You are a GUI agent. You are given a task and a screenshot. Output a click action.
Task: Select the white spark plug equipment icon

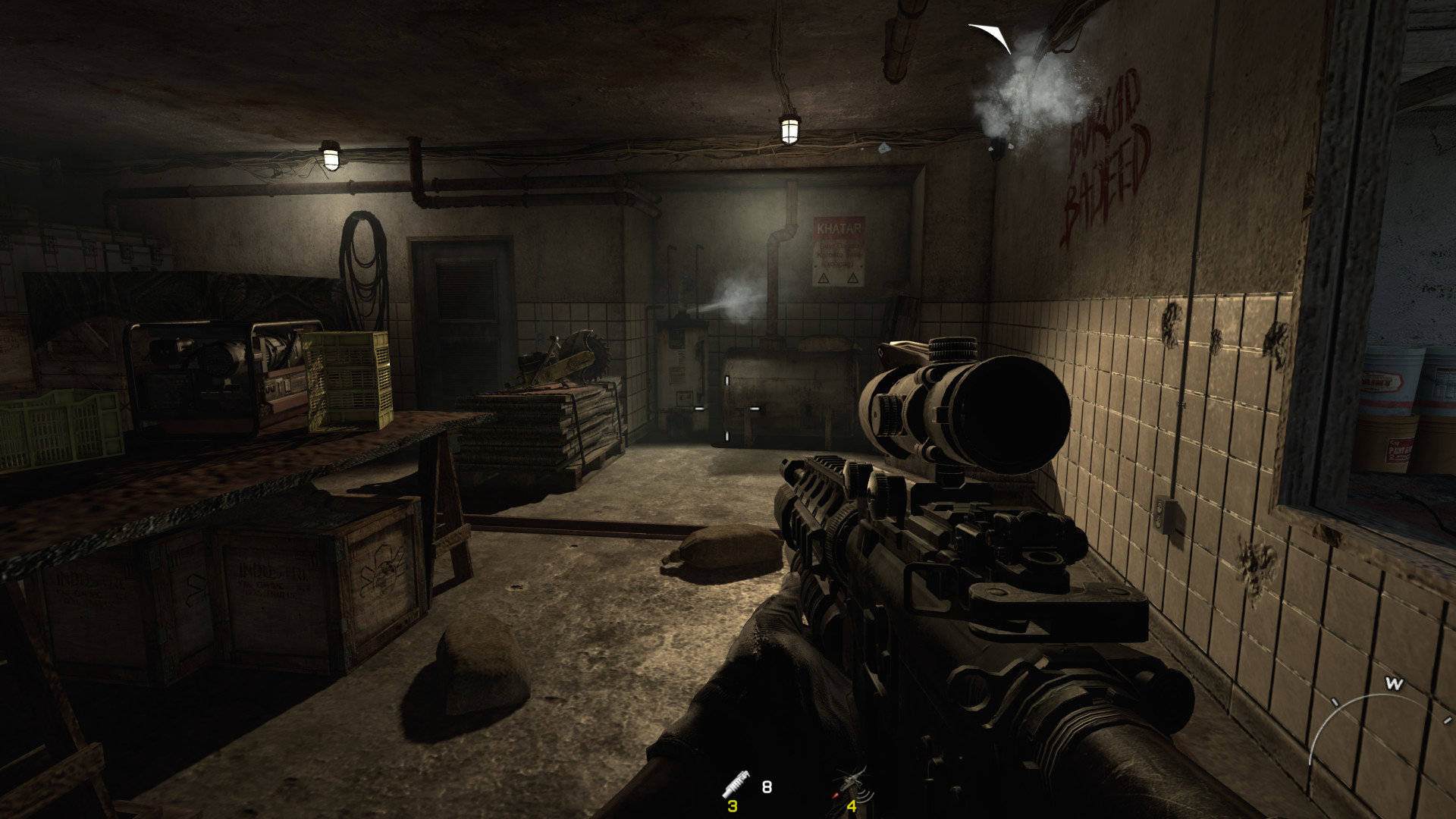[x=736, y=783]
